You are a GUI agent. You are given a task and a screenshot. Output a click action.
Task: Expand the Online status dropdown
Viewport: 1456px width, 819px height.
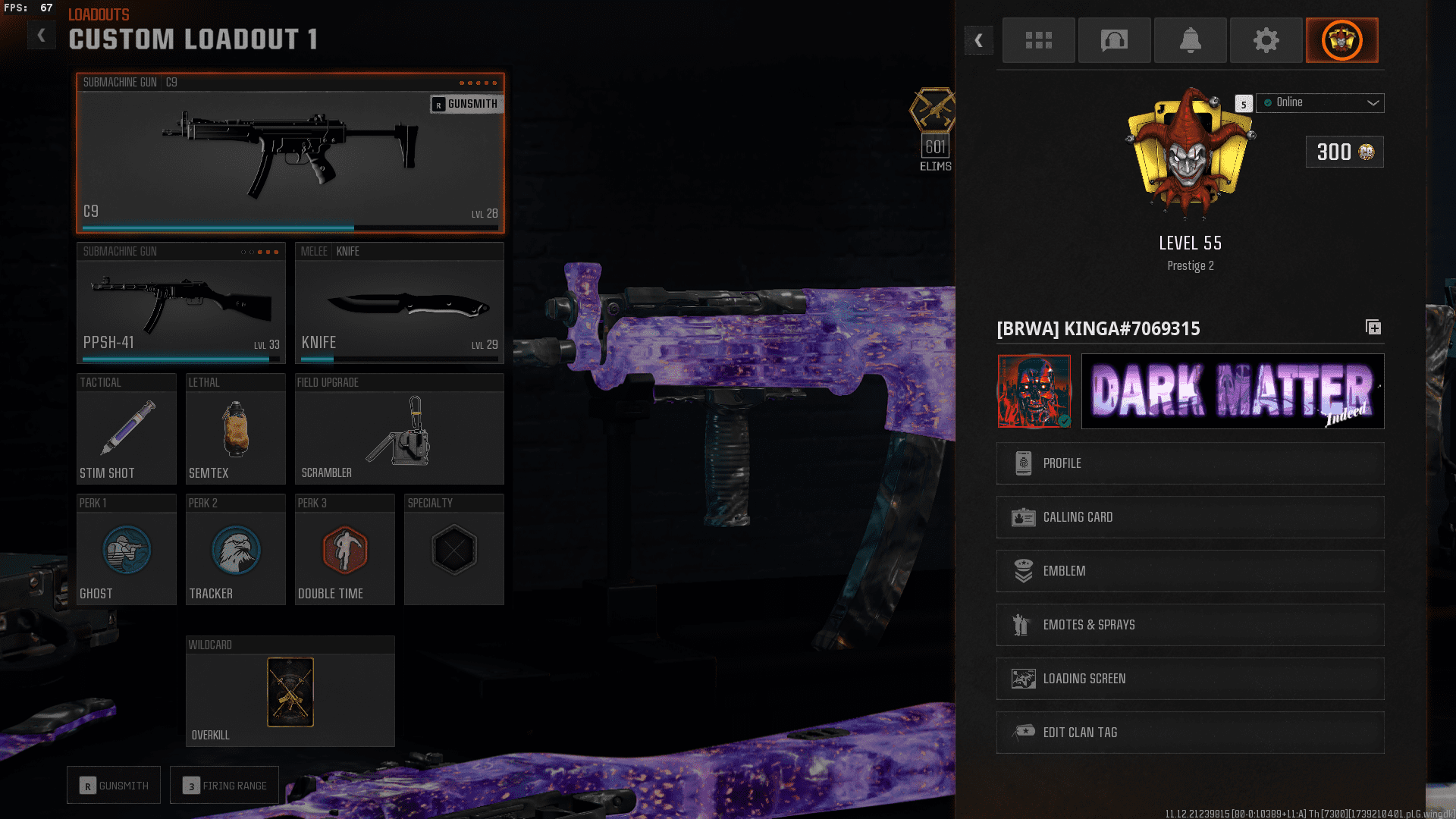click(1319, 102)
